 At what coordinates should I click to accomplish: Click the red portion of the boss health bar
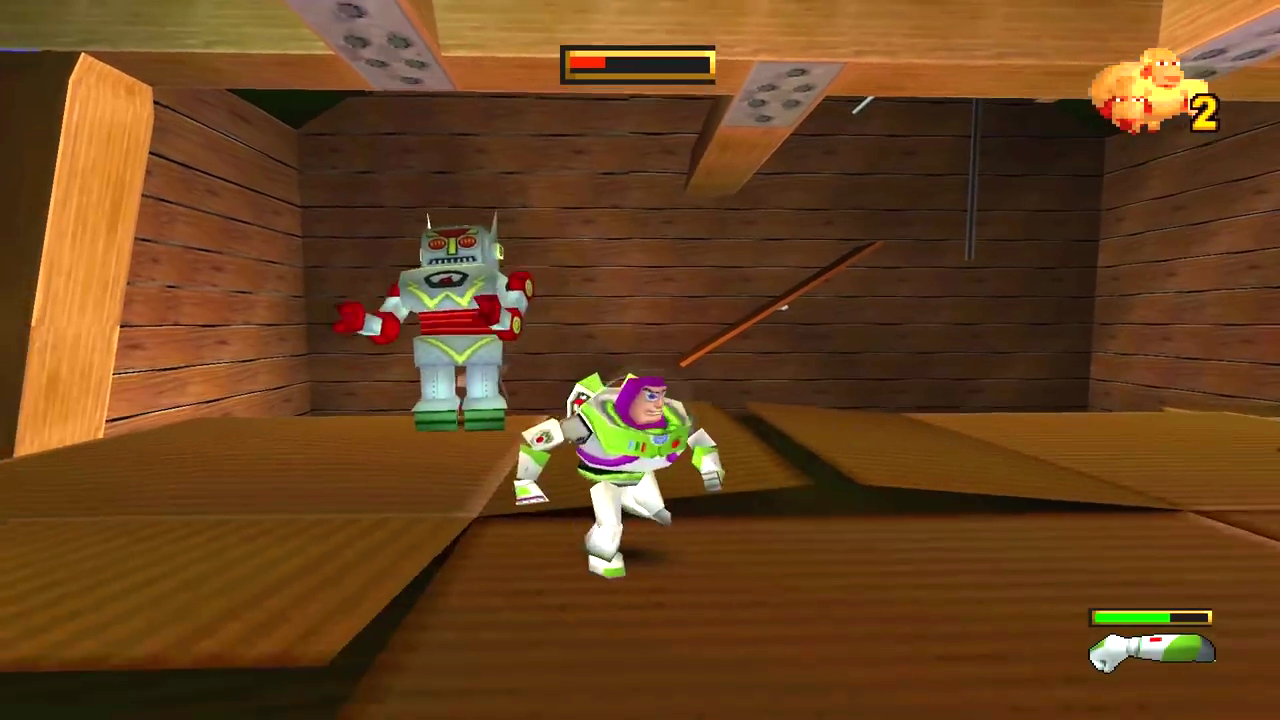(588, 64)
